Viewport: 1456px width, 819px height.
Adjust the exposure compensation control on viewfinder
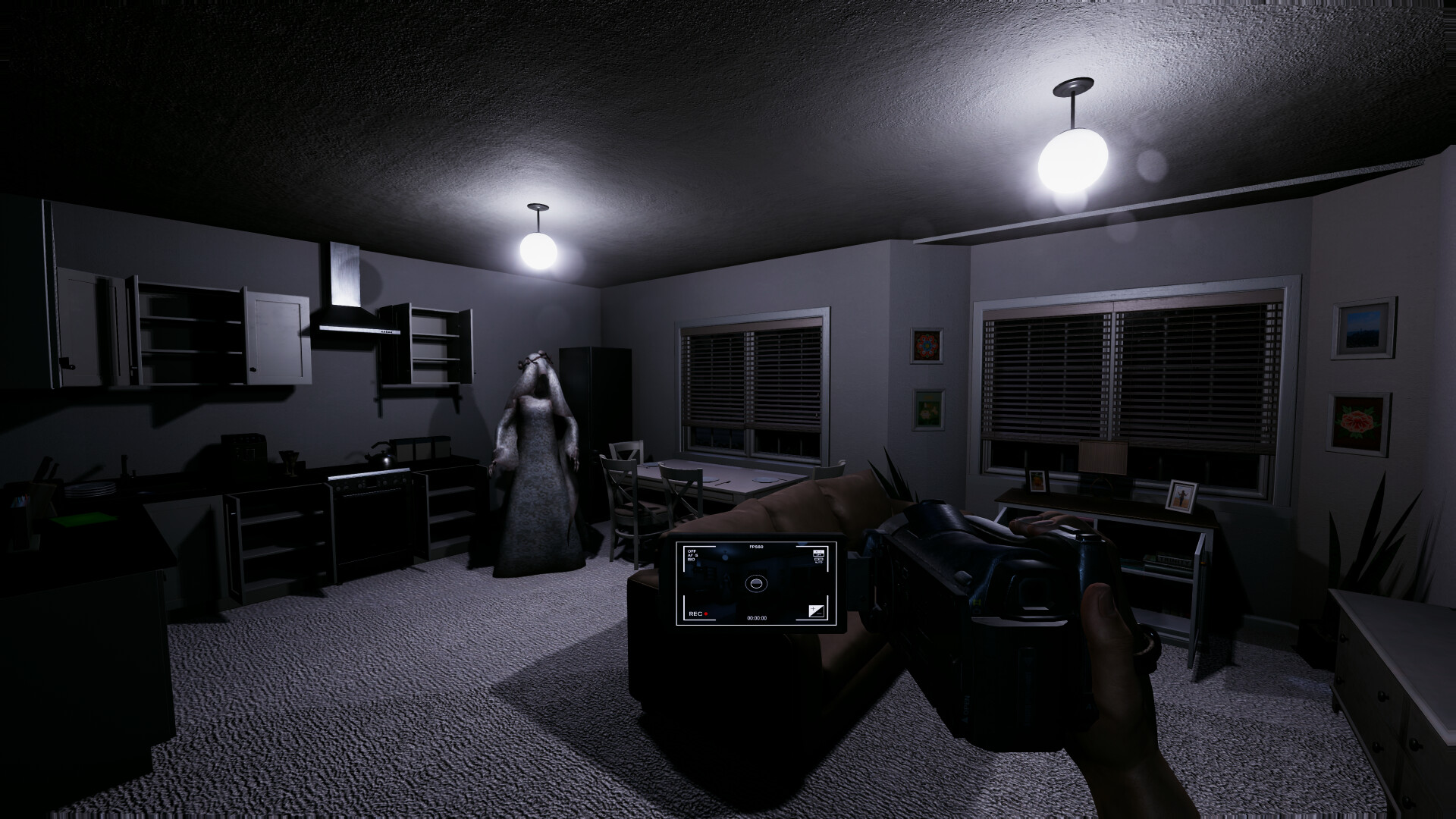coord(817,613)
